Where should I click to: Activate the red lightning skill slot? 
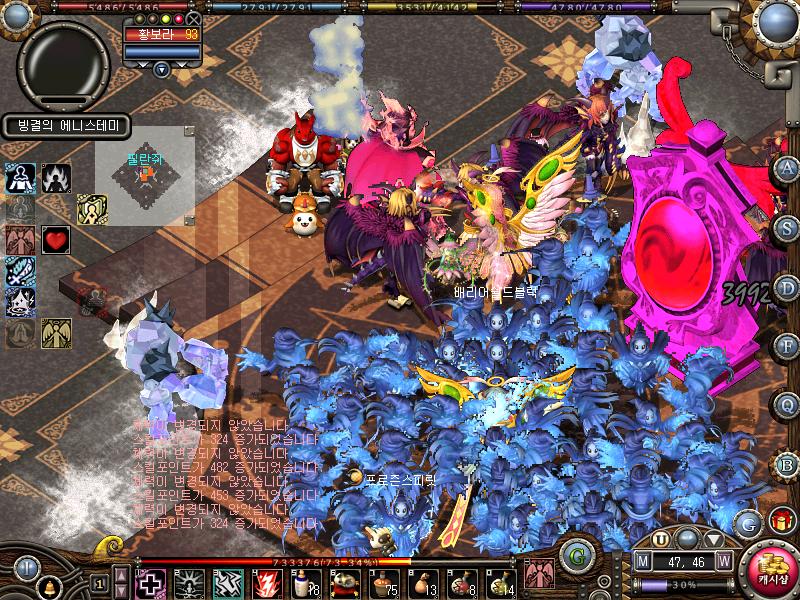(269, 582)
